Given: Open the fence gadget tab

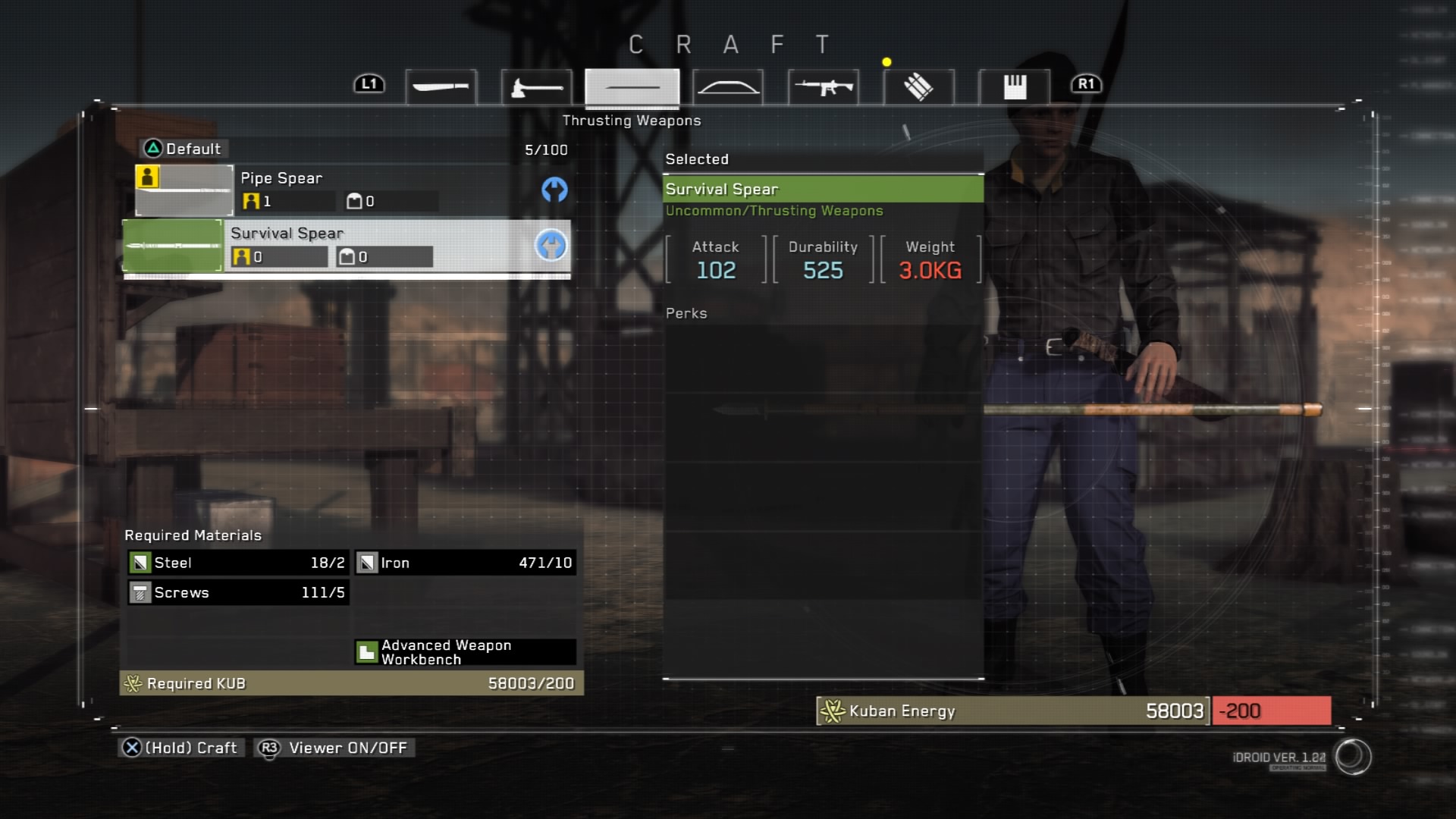Looking at the screenshot, I should [x=1014, y=86].
